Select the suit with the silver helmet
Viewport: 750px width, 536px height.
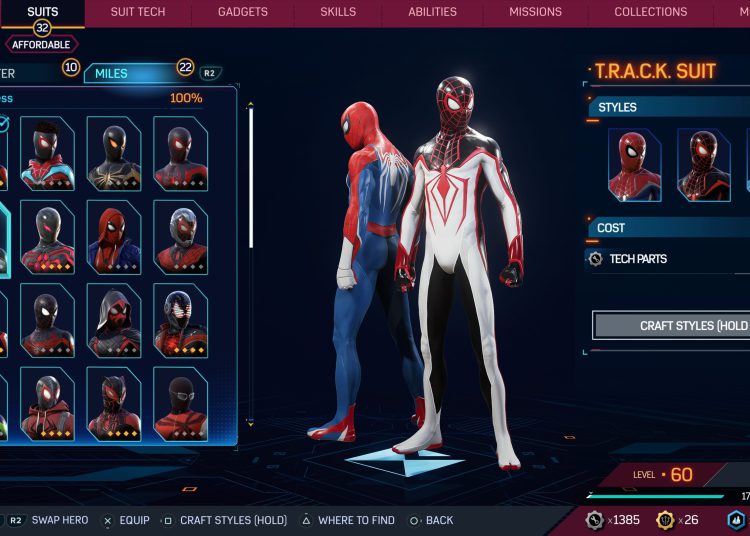click(x=181, y=236)
